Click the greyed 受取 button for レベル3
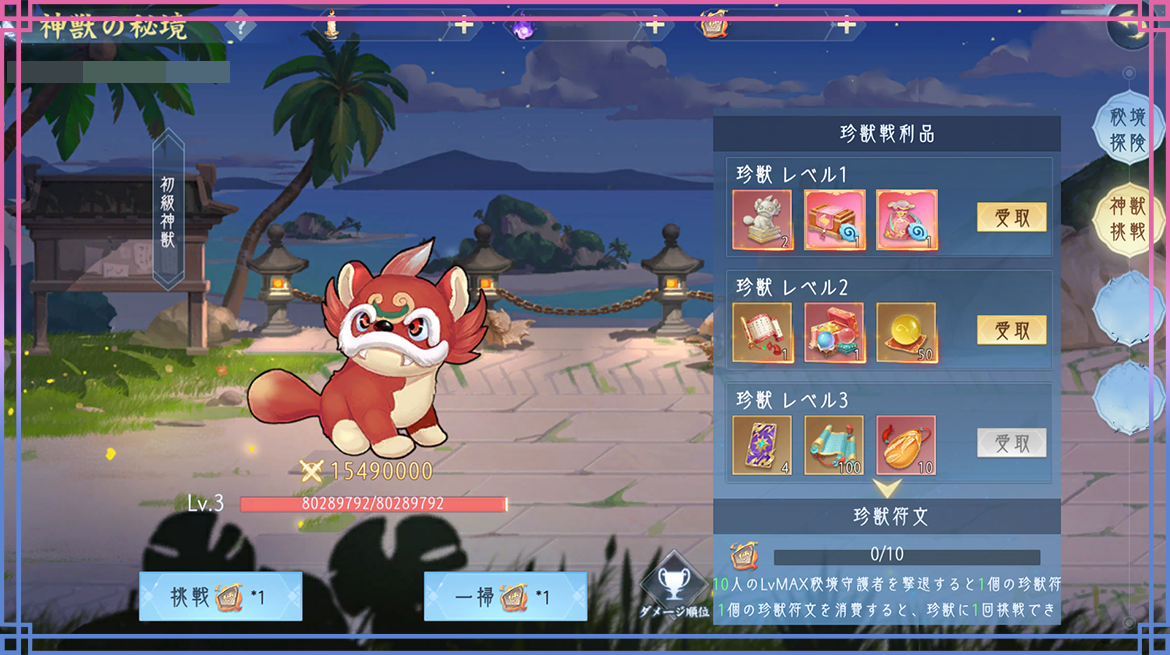 (x=1011, y=443)
